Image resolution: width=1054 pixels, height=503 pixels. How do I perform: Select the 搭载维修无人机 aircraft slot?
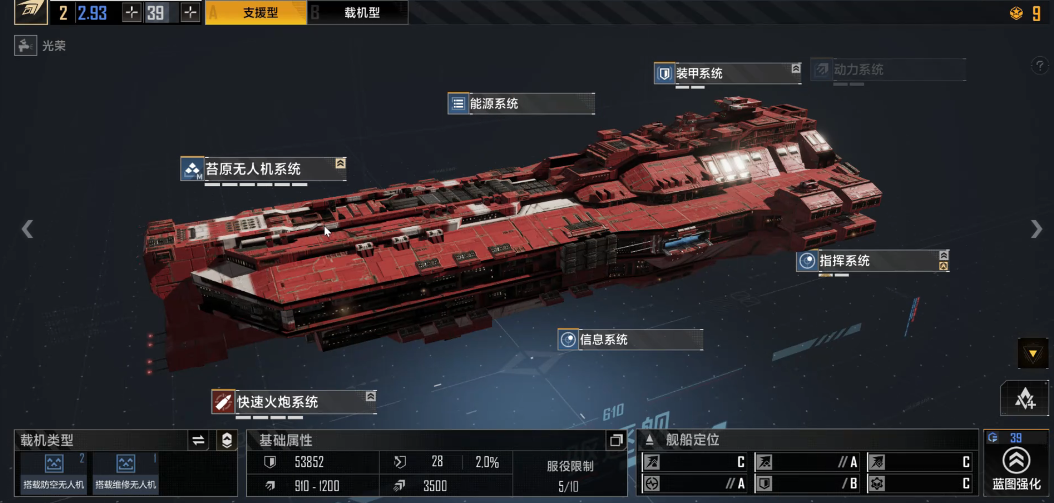pyautogui.click(x=126, y=471)
